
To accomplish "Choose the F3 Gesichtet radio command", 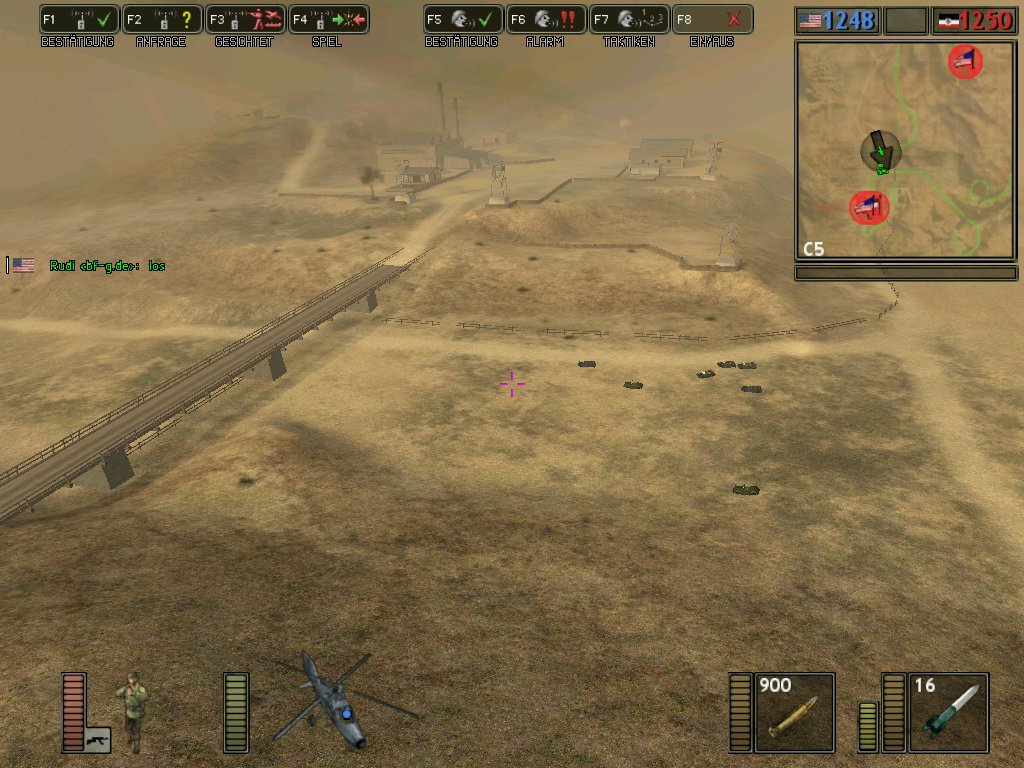I will point(245,19).
